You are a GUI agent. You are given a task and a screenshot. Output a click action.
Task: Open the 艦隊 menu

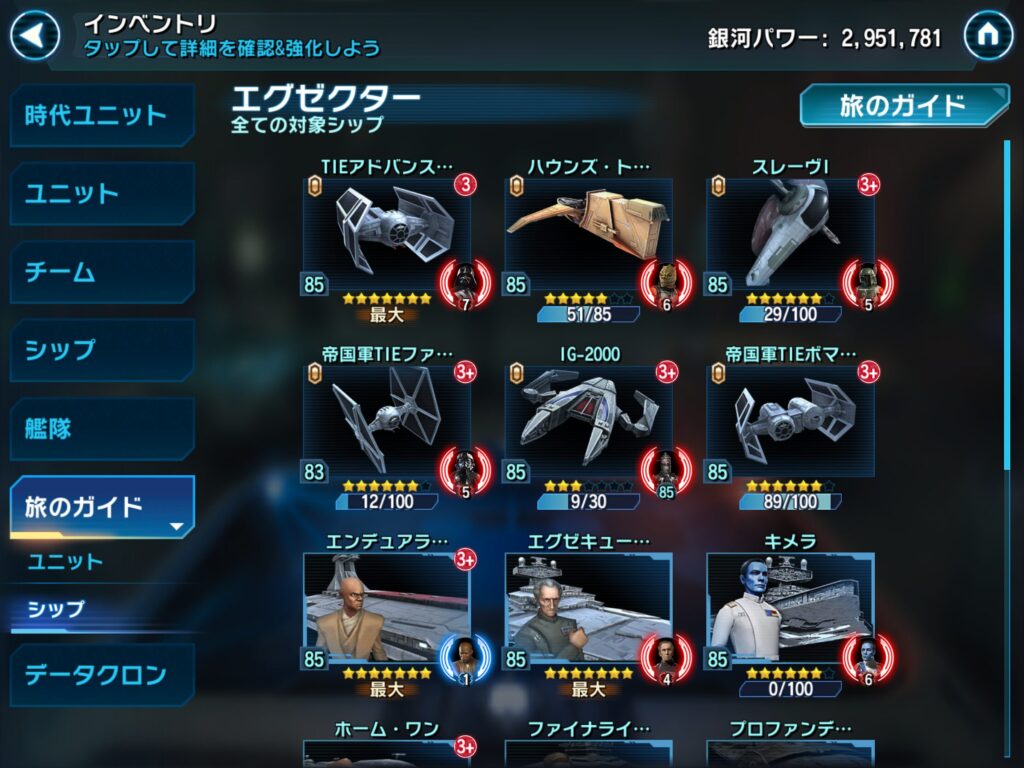click(102, 429)
